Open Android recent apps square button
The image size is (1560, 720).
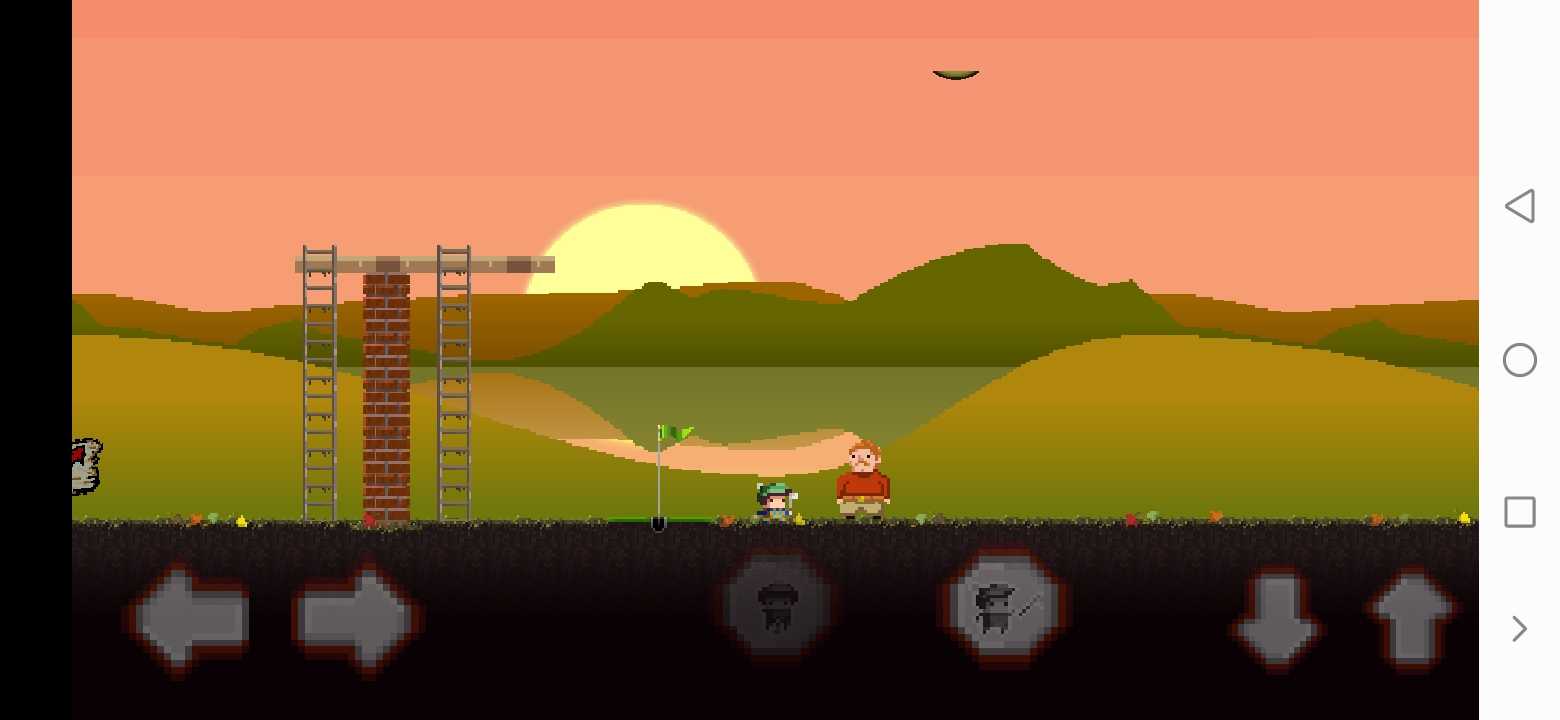[1519, 512]
